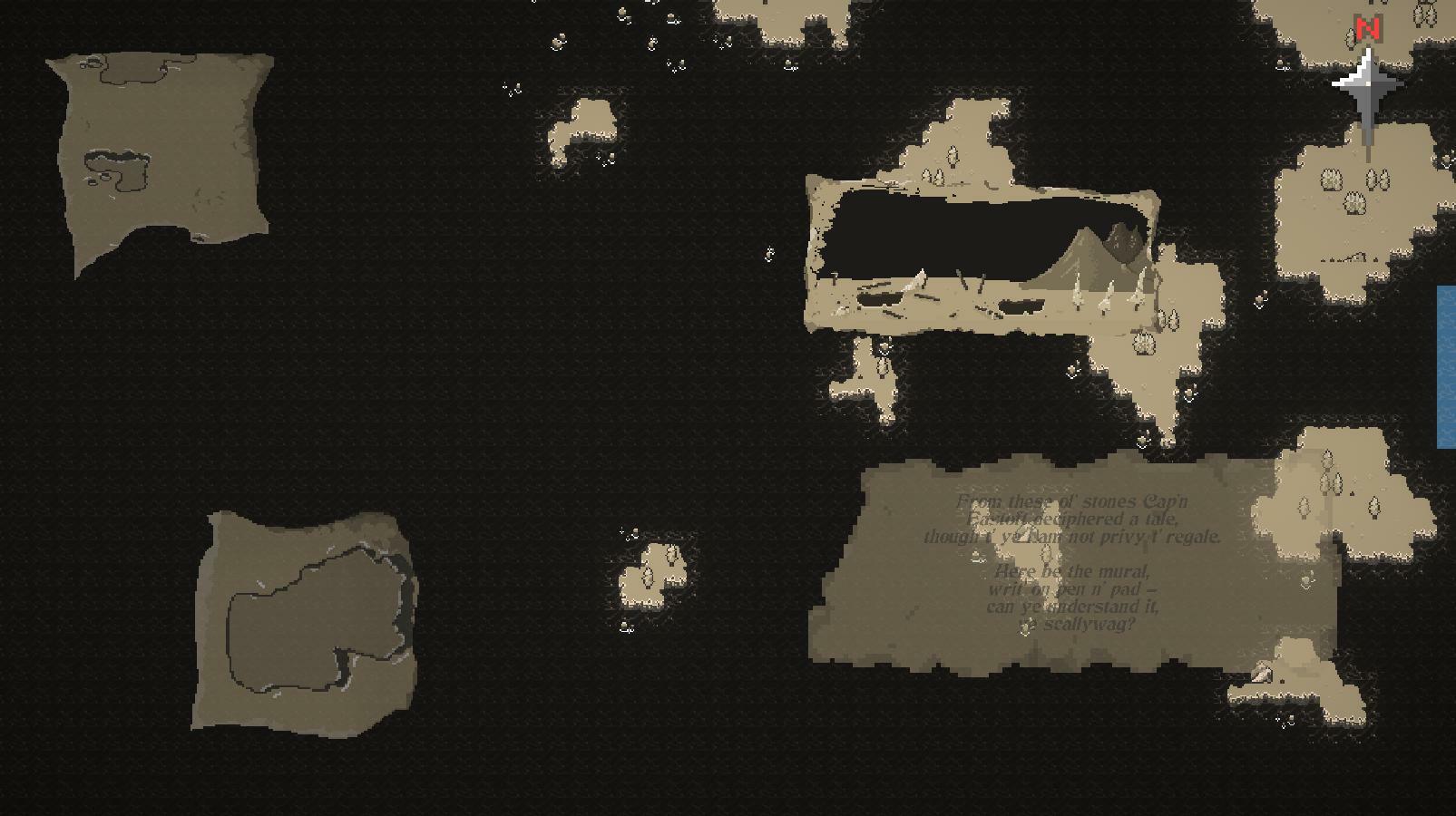1456x816 pixels.
Task: Select the compass rose star
Action: pyautogui.click(x=1366, y=84)
